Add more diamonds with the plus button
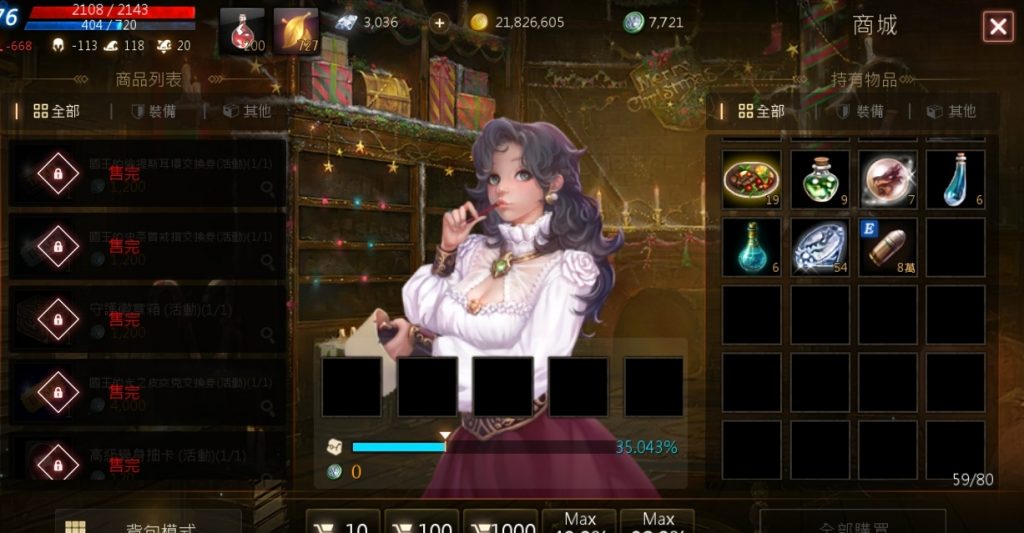This screenshot has width=1024, height=533. click(439, 23)
